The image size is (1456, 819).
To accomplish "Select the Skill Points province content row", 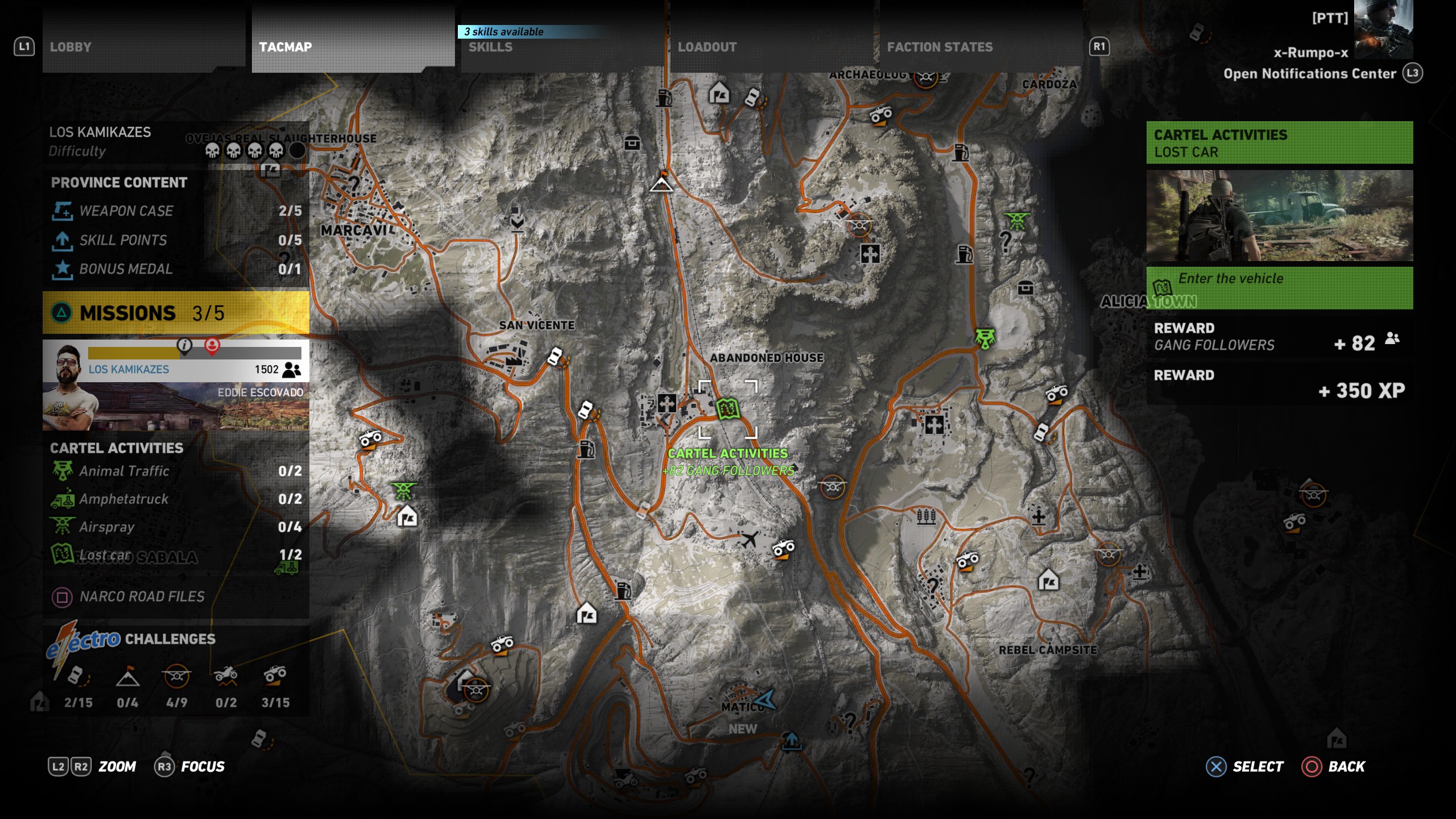I will [x=176, y=240].
